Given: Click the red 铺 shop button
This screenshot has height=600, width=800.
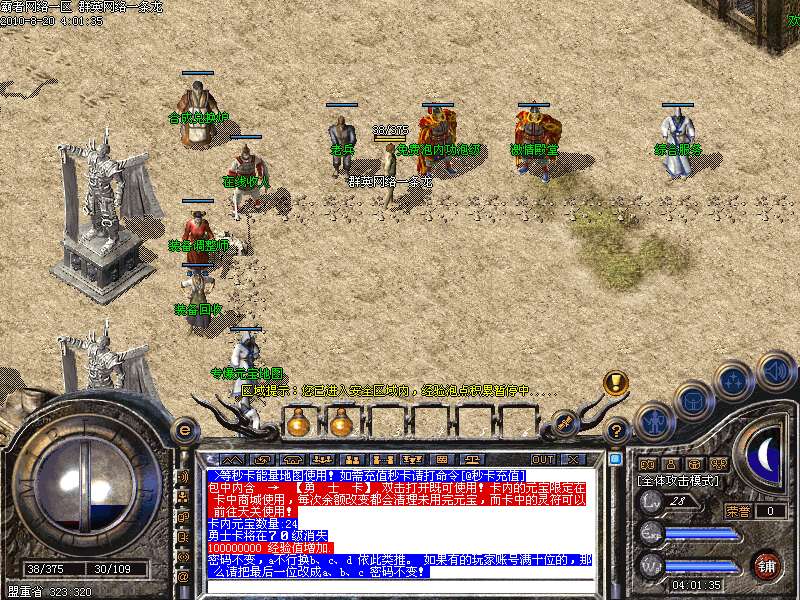Looking at the screenshot, I should (767, 564).
